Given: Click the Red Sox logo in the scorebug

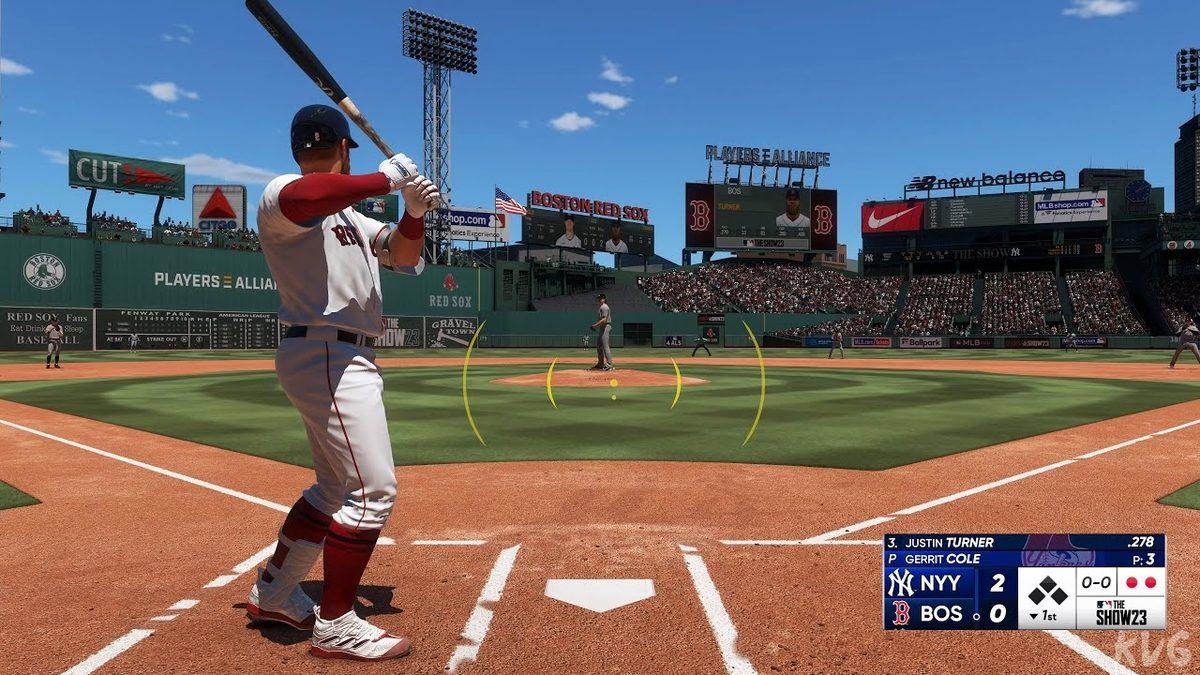Looking at the screenshot, I should (900, 613).
